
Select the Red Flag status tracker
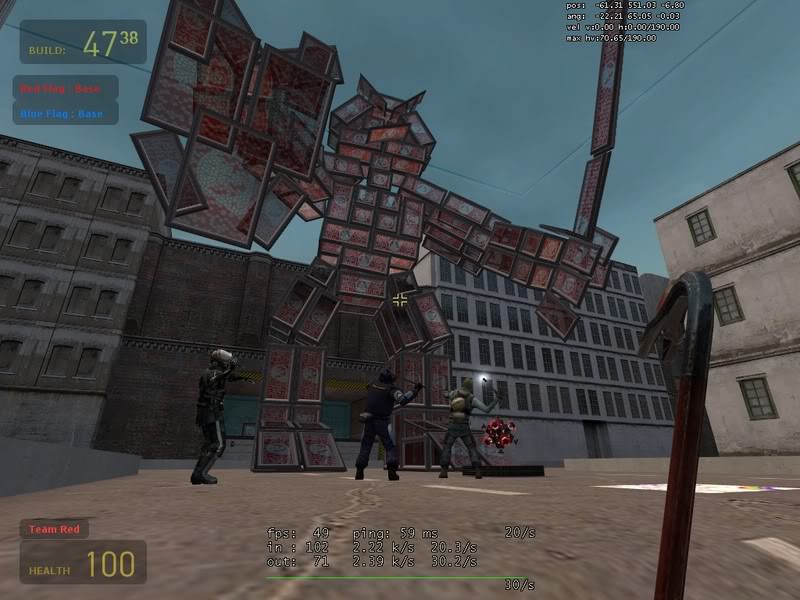click(65, 88)
